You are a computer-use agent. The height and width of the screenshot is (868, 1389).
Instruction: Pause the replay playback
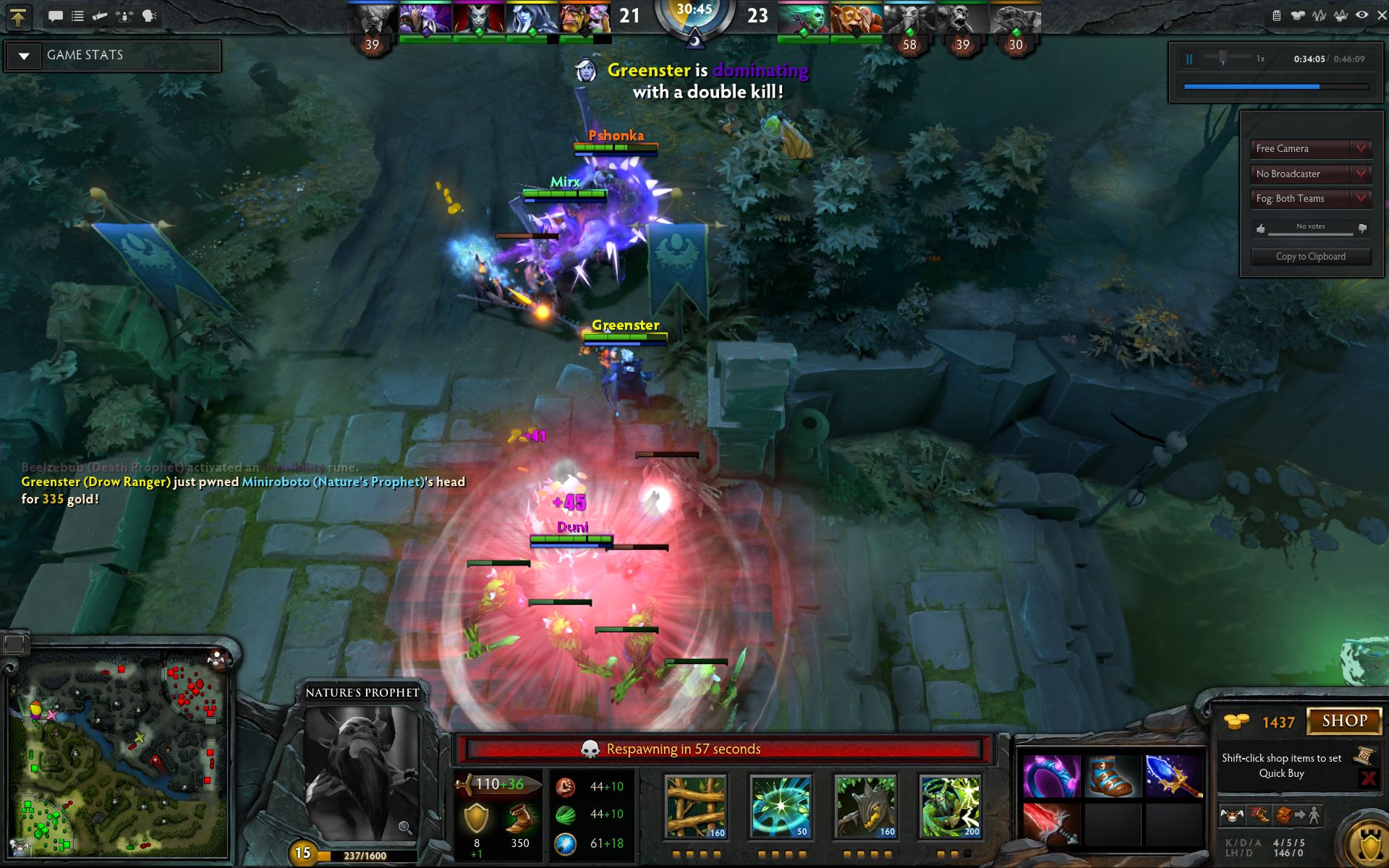1189,59
